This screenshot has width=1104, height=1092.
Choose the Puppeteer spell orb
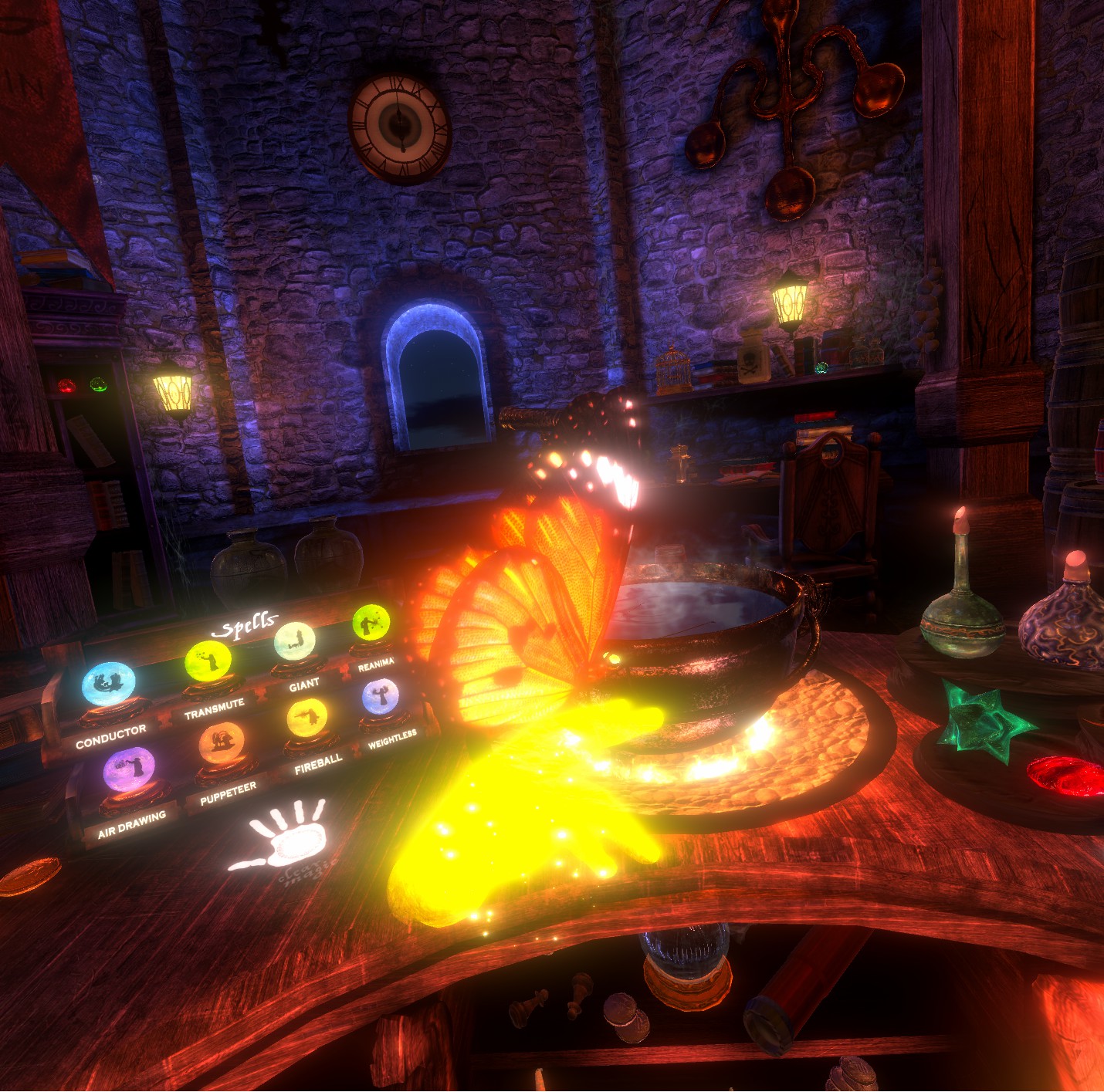tap(222, 743)
